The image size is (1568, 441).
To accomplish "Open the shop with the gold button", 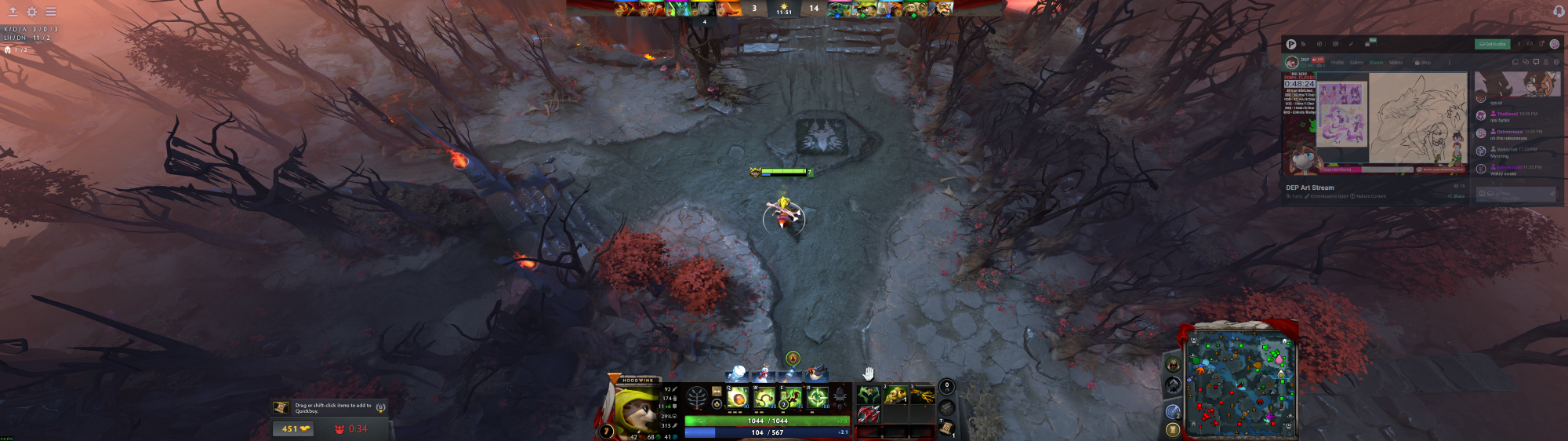I will (x=293, y=429).
